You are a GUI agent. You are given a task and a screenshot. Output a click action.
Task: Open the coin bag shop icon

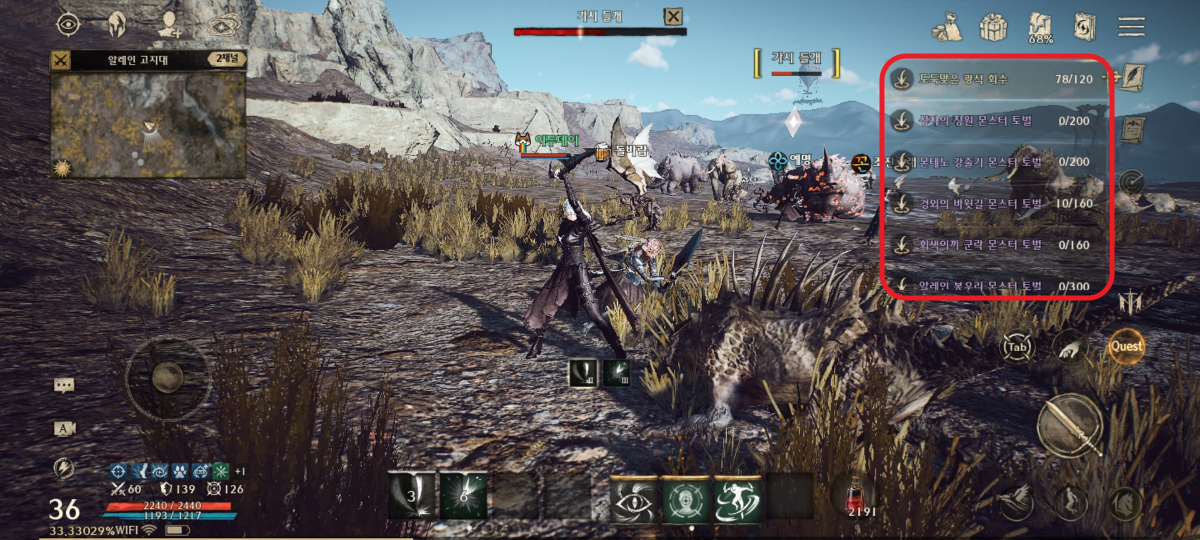[x=947, y=26]
